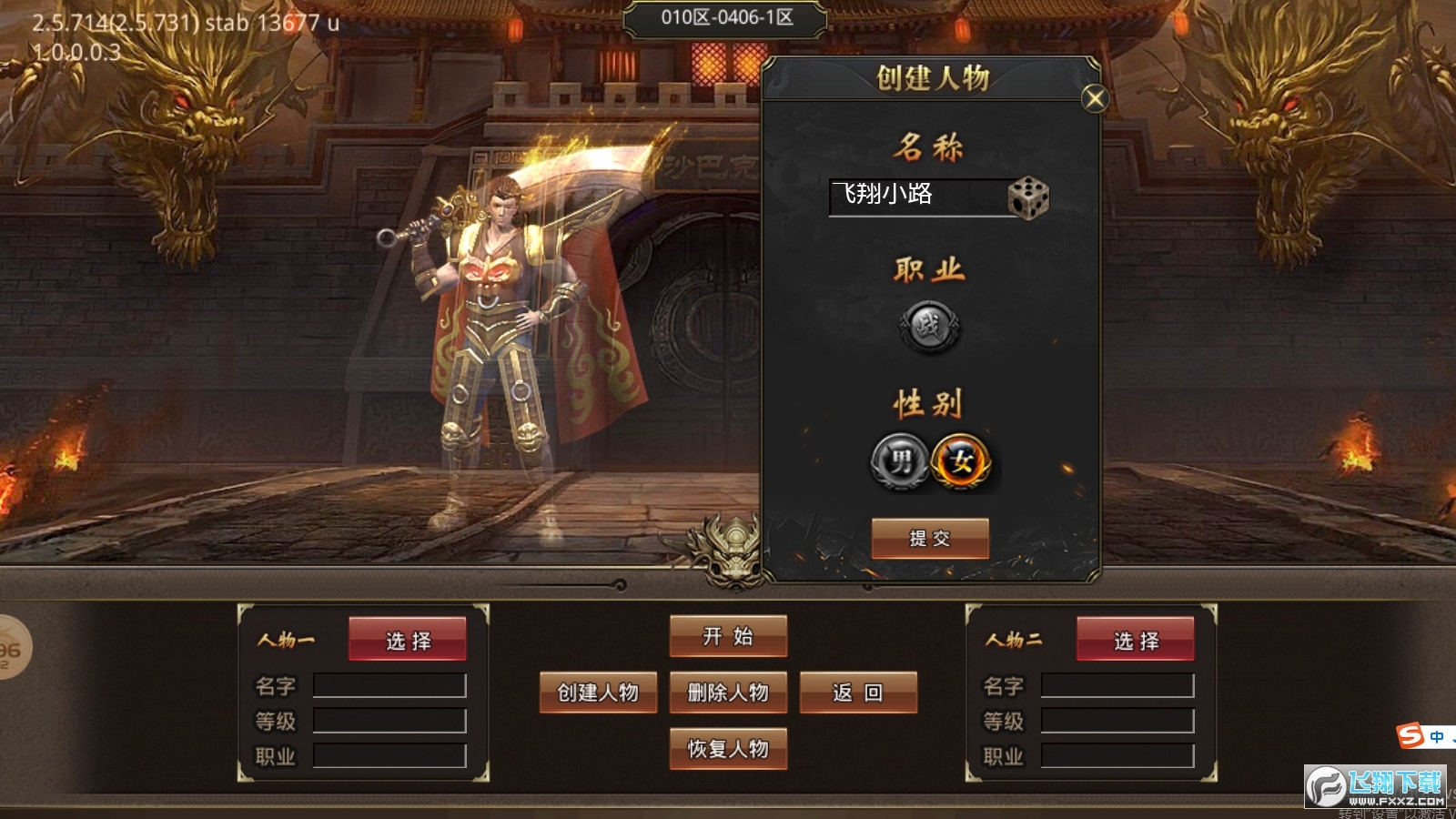Close the 创建人物 dialog
This screenshot has width=1456, height=819.
coord(1095,98)
